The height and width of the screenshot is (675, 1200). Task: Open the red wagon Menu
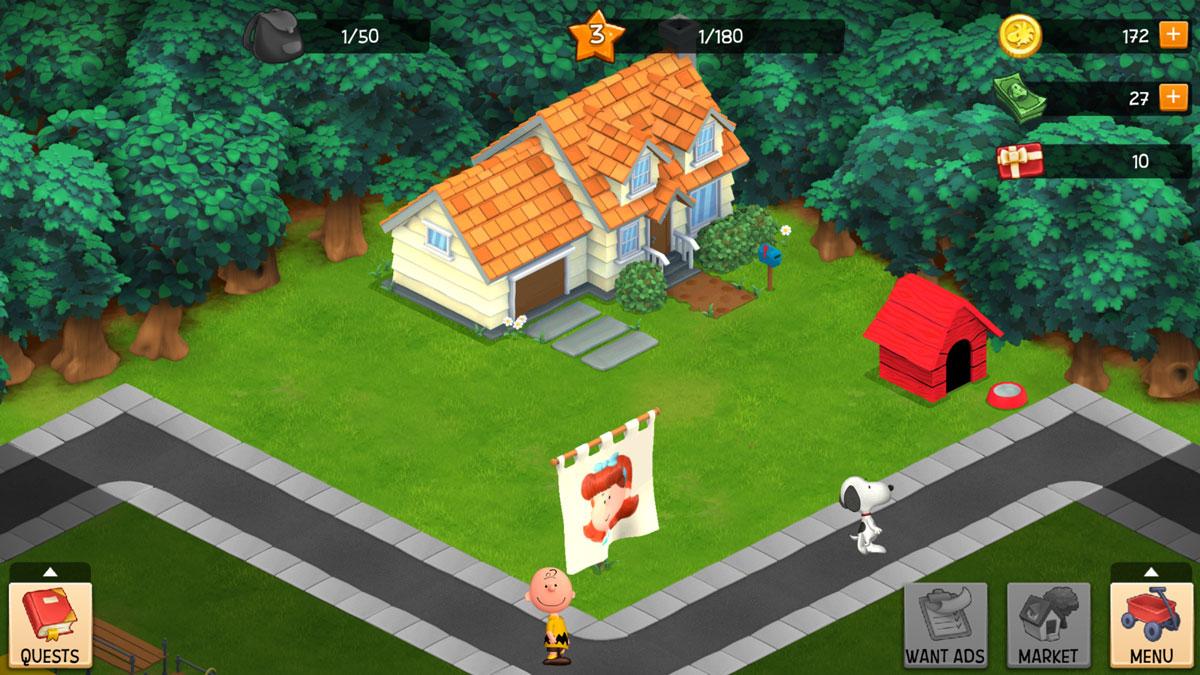tap(1150, 624)
